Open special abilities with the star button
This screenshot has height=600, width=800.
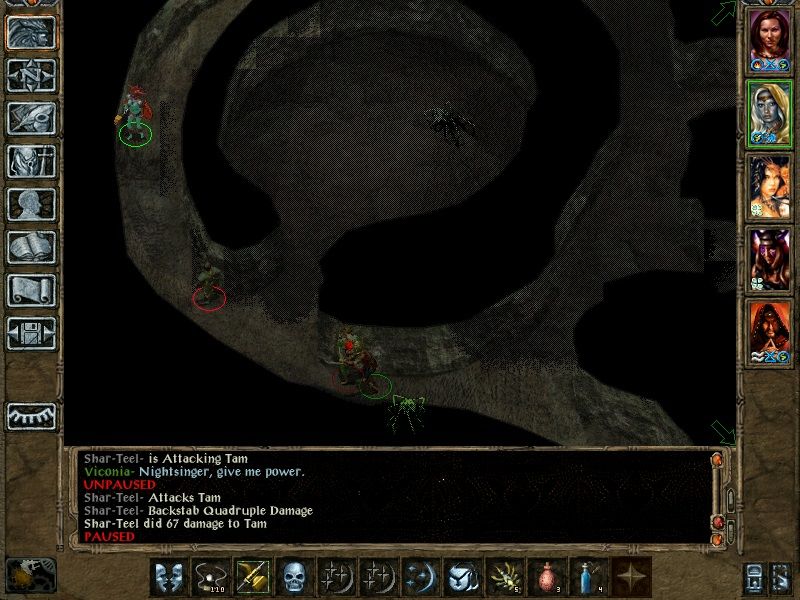(x=628, y=576)
